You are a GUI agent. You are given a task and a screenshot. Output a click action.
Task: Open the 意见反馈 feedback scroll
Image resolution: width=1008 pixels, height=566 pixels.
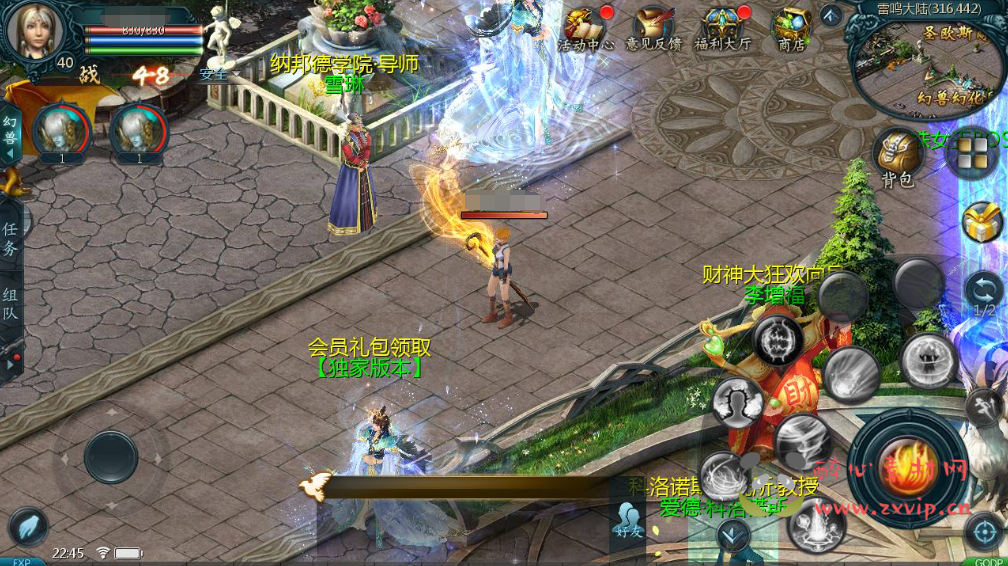[x=654, y=27]
